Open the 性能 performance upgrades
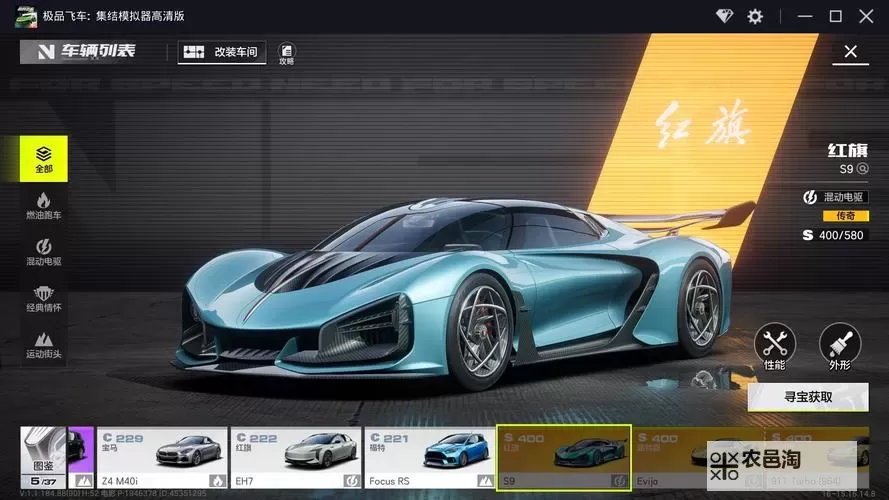Viewport: 889px width, 500px height. click(x=774, y=347)
